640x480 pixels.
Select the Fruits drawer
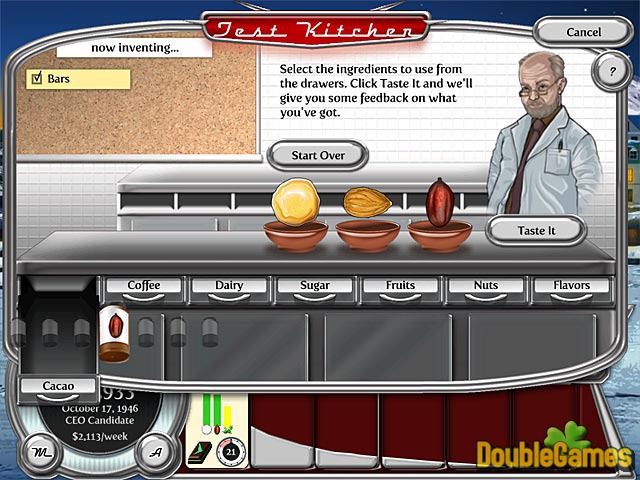(400, 286)
